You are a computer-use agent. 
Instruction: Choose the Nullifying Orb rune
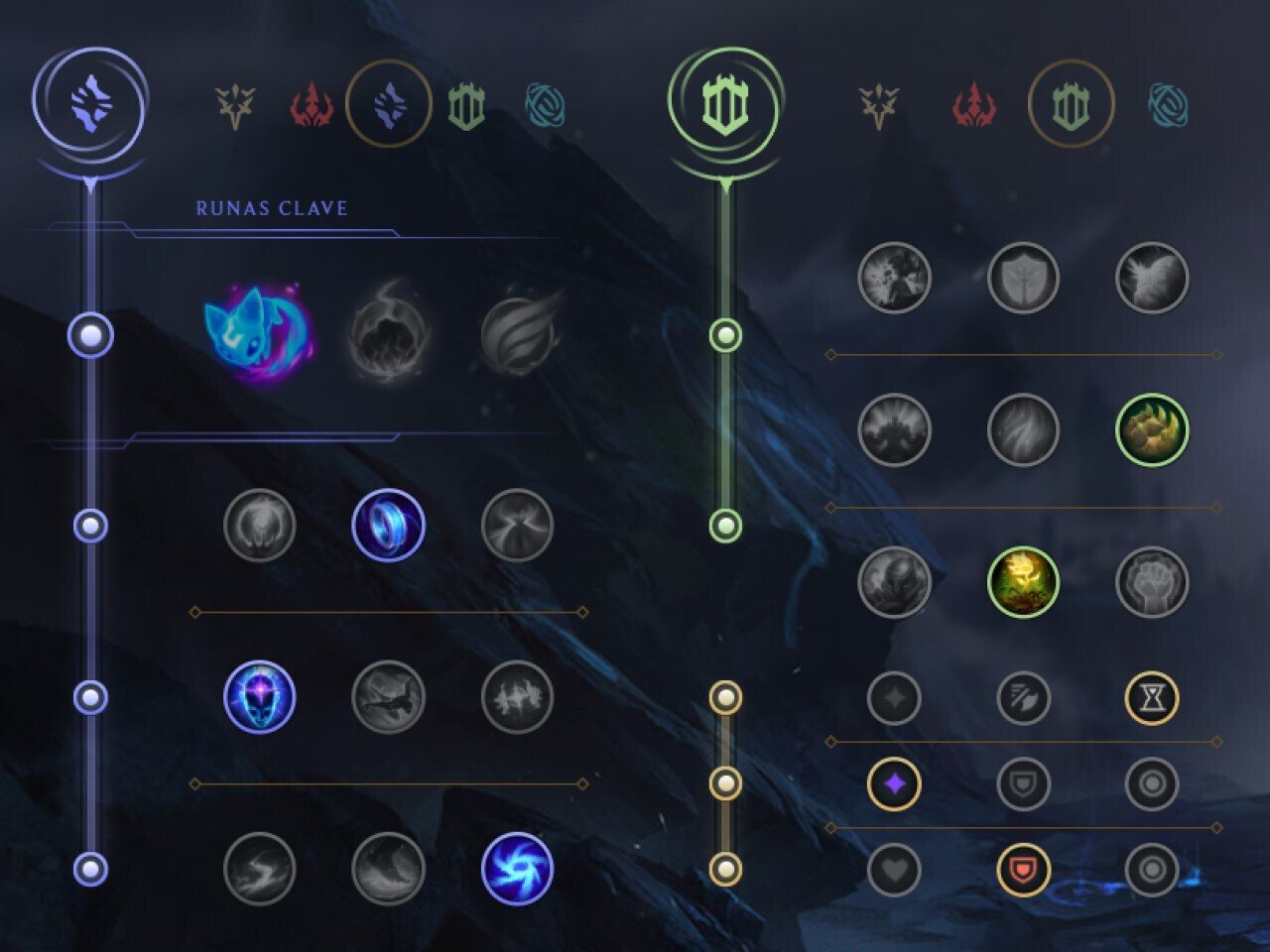tap(262, 527)
